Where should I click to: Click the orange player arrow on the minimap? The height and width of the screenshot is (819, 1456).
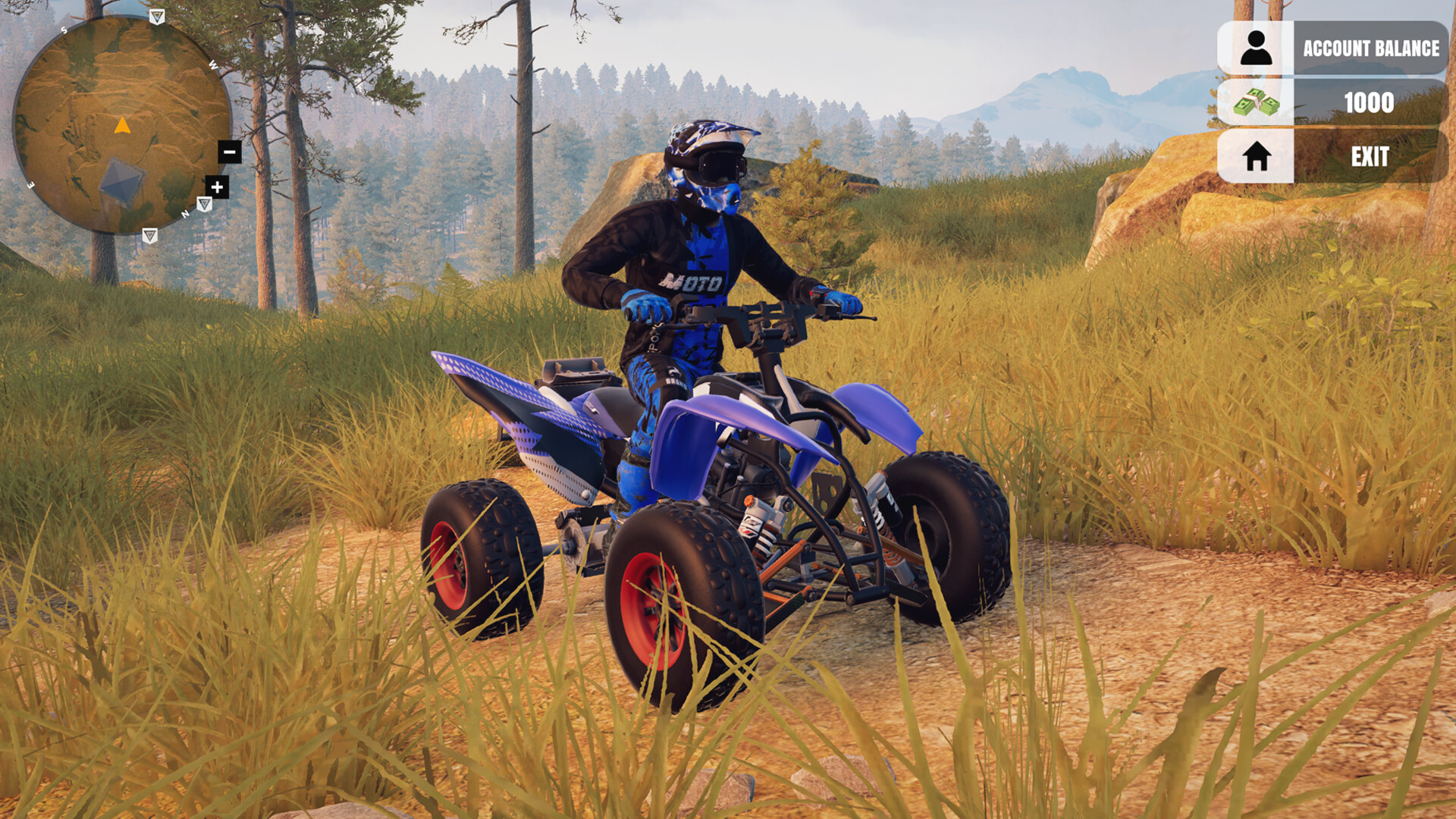121,124
